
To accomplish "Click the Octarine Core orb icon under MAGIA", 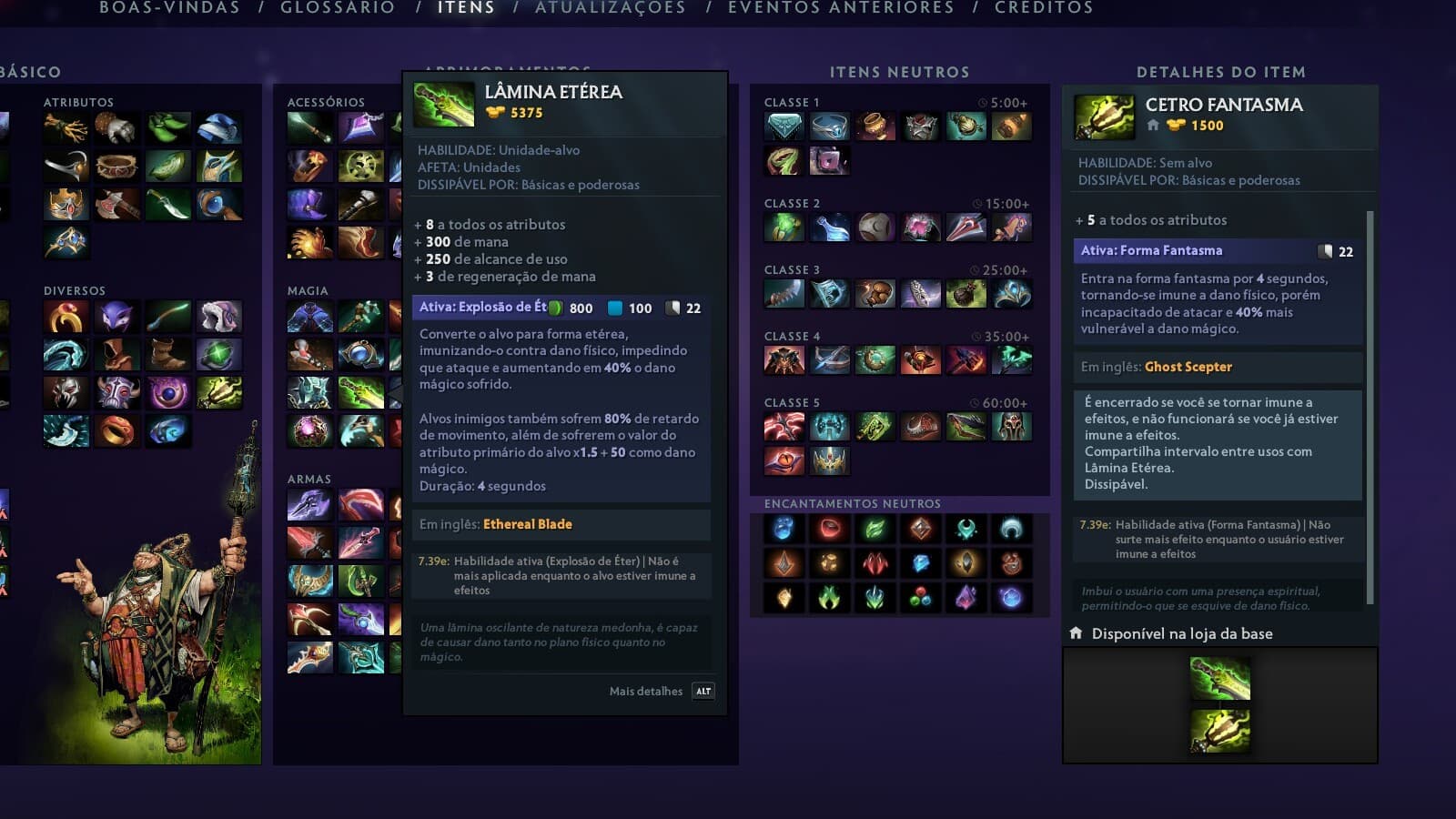I will (309, 430).
